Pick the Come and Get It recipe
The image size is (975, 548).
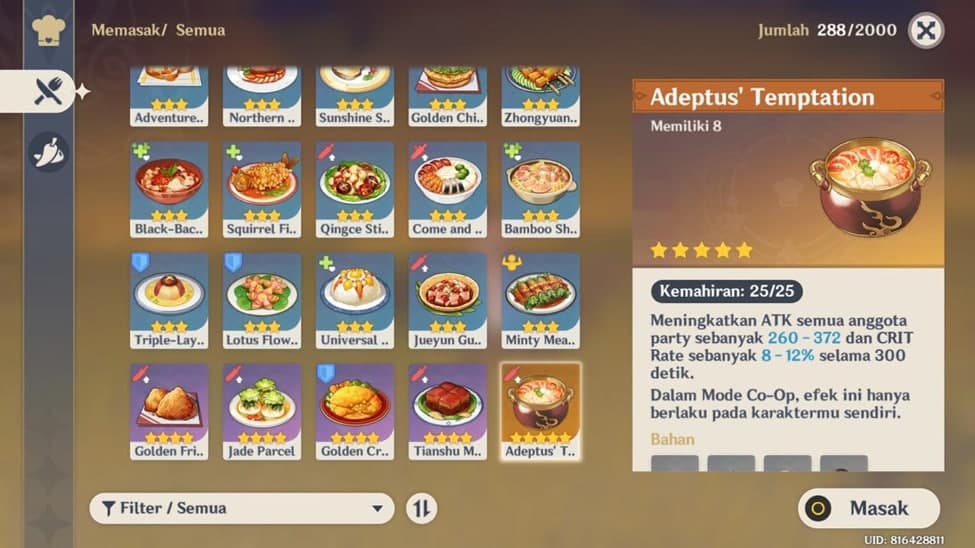448,188
